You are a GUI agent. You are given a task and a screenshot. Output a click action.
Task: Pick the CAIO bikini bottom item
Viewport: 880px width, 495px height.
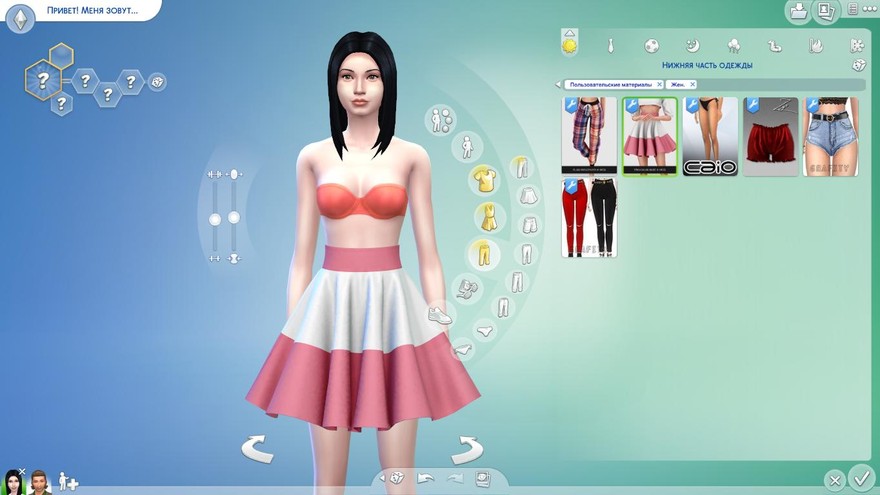tap(710, 136)
